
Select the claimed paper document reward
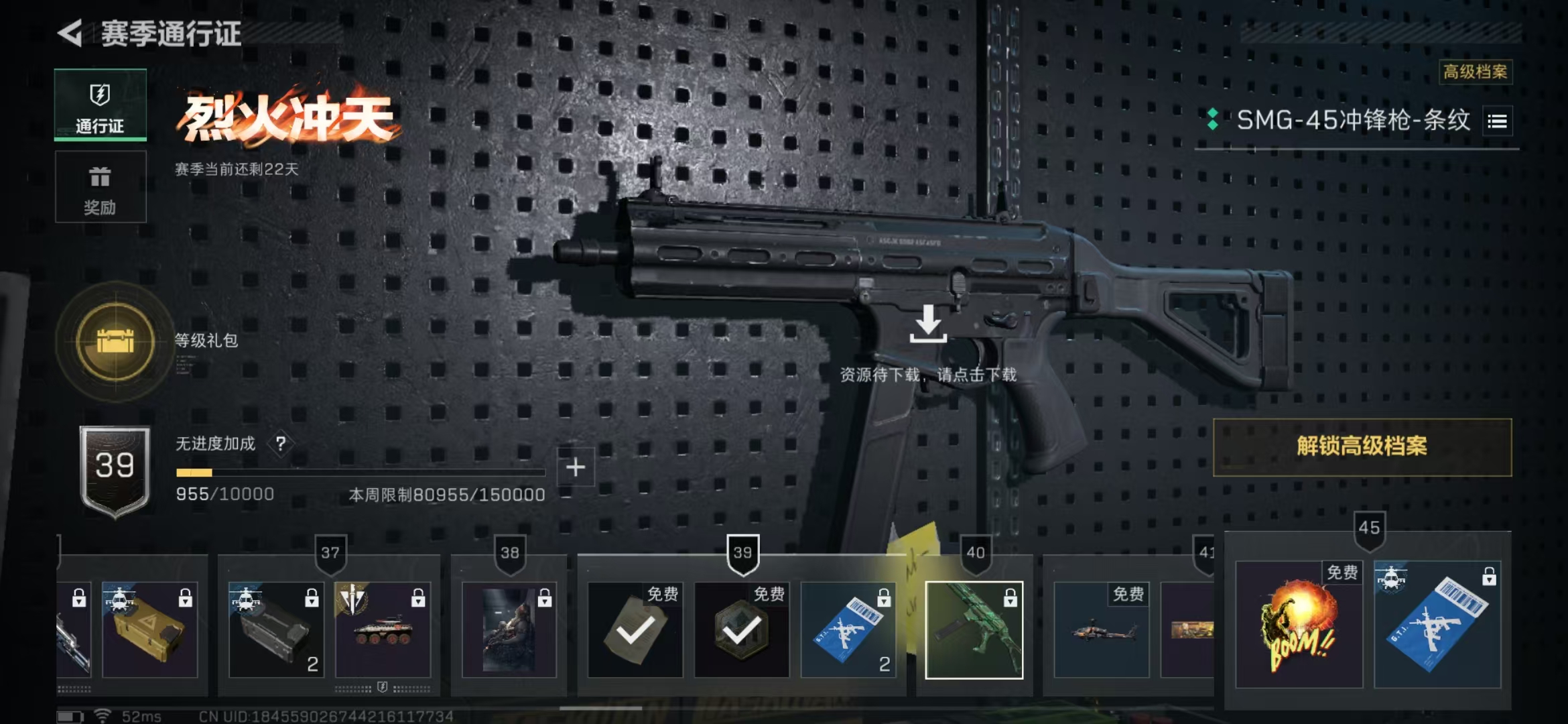[x=635, y=630]
